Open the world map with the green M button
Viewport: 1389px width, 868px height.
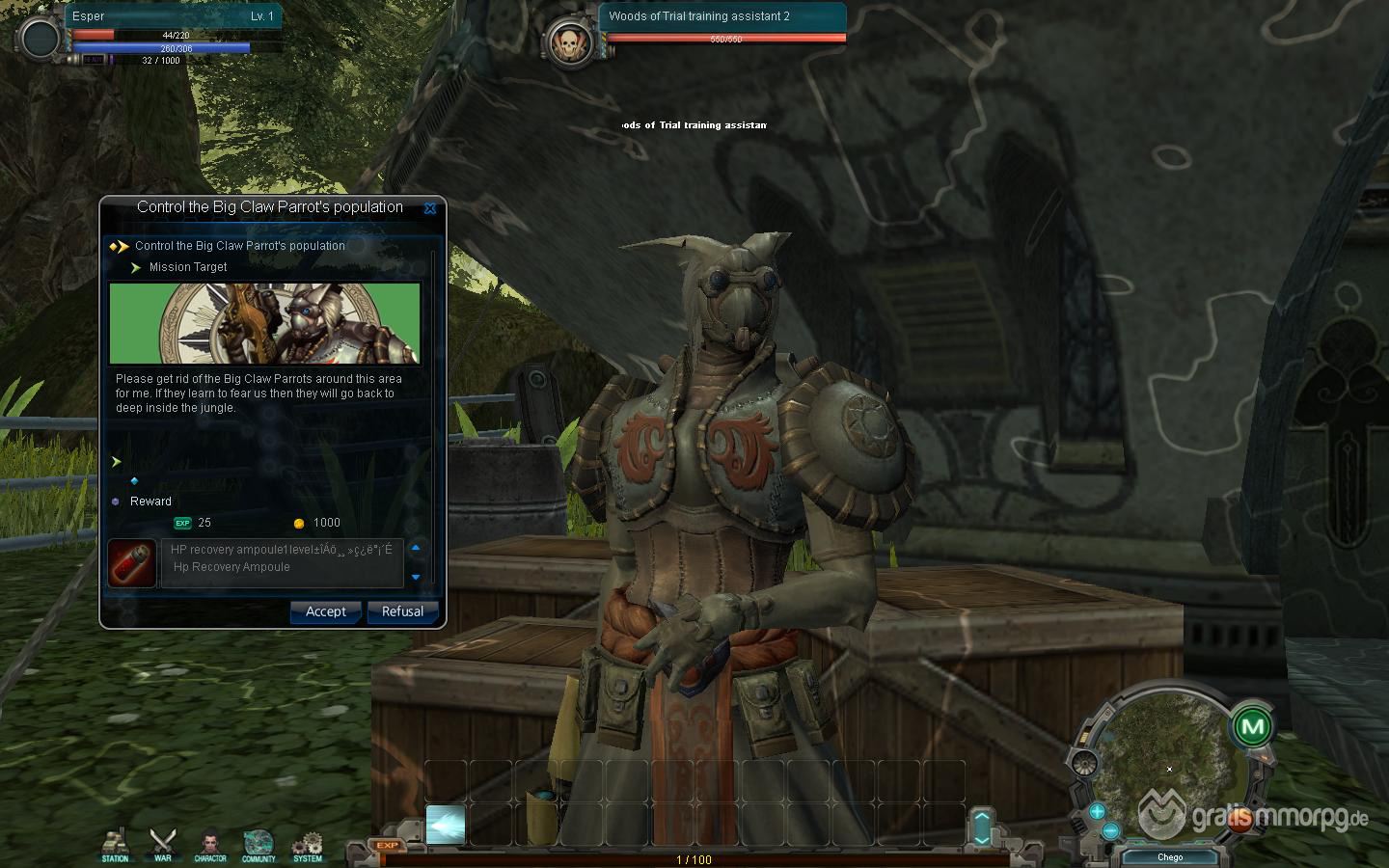pos(1252,726)
